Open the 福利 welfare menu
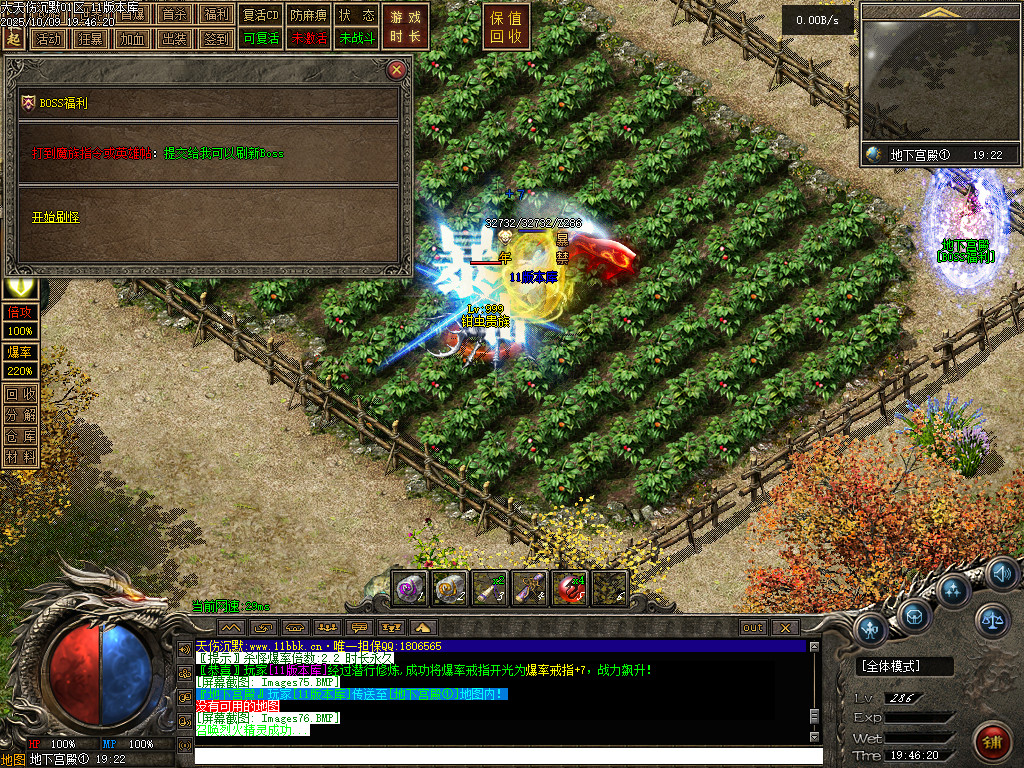The image size is (1024, 768). (x=216, y=15)
